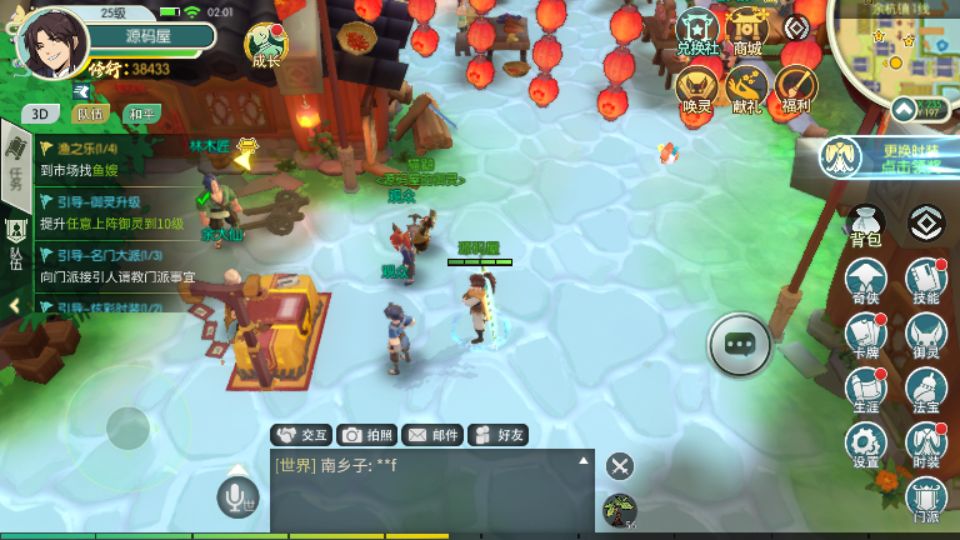
Task: Open the 邮件 mail inbox
Action: (x=432, y=435)
